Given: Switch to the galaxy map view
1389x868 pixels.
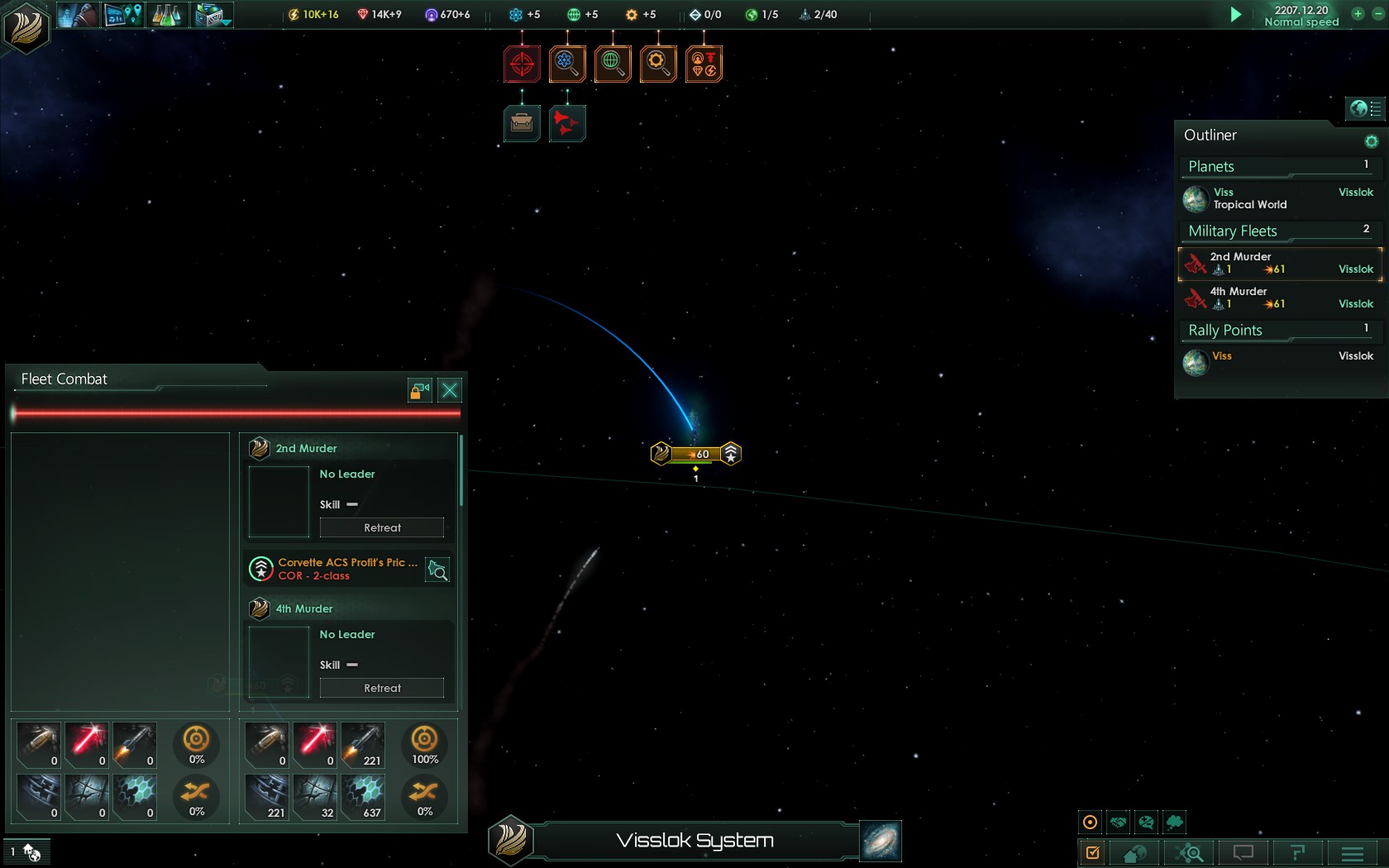Looking at the screenshot, I should [x=880, y=842].
